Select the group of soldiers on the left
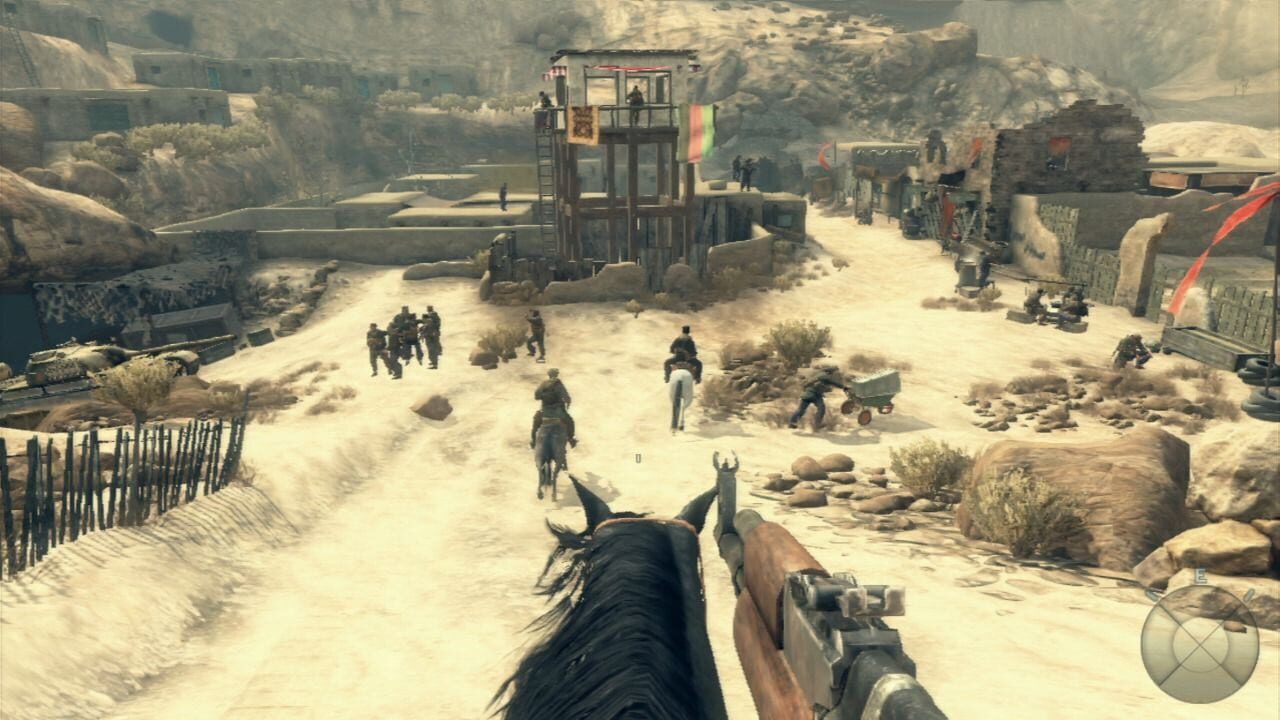1280x720 pixels. [405, 335]
